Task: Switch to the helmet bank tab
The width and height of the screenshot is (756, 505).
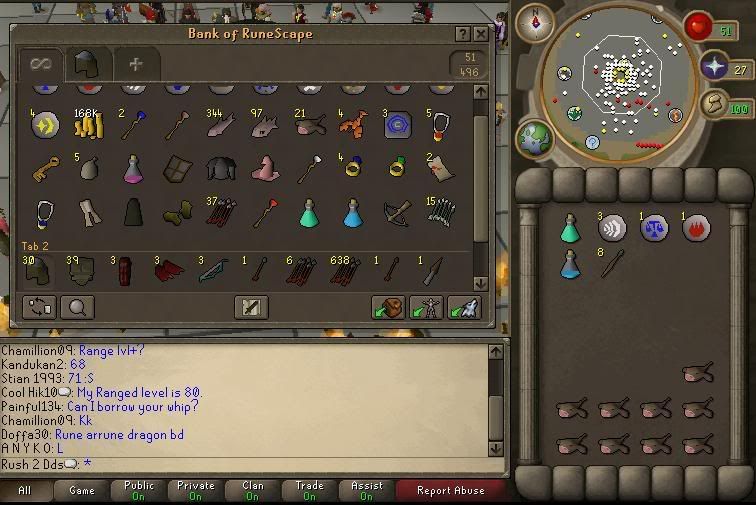Action: click(x=86, y=65)
